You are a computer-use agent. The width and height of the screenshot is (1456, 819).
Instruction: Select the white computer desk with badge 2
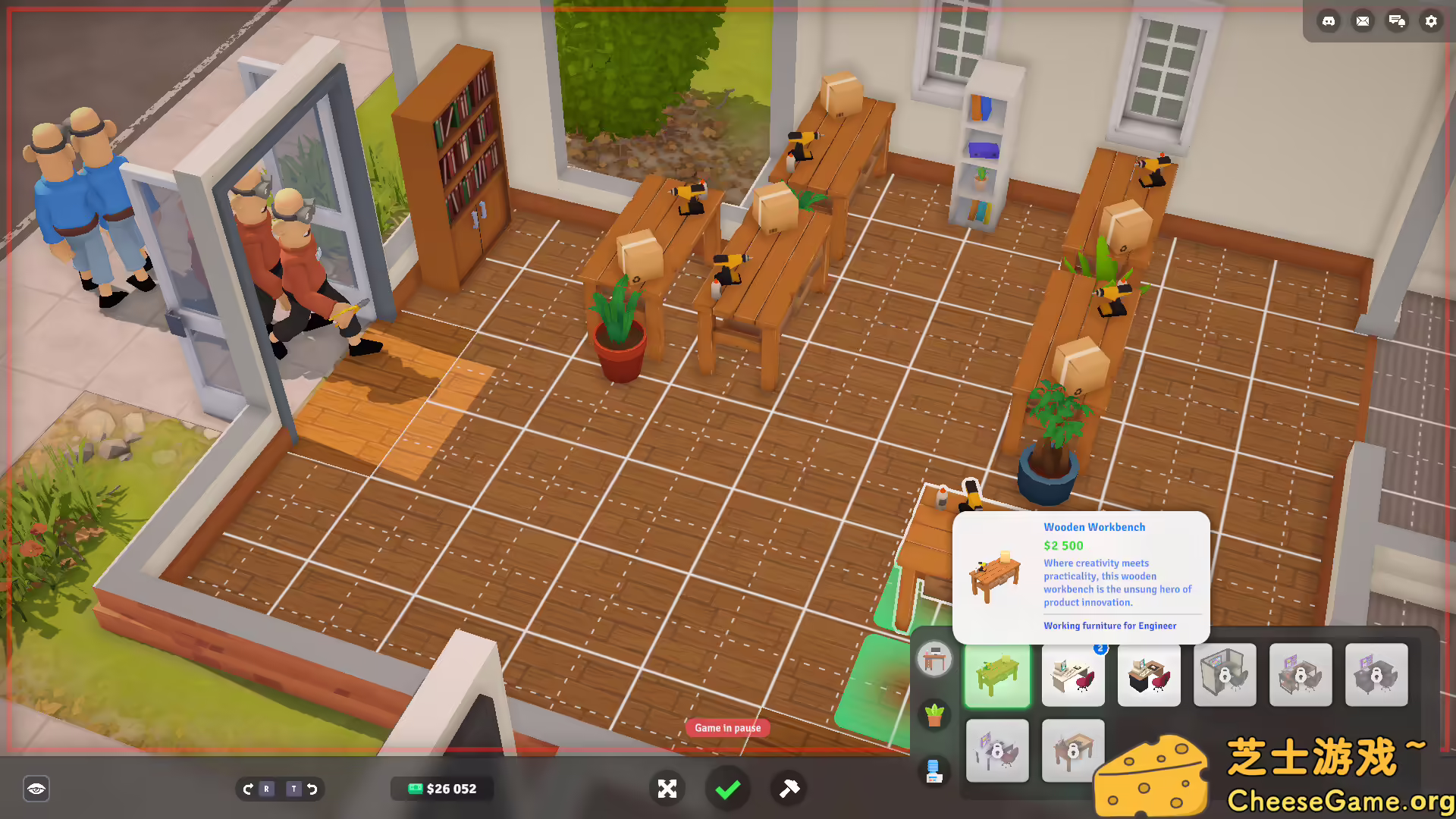click(1073, 675)
